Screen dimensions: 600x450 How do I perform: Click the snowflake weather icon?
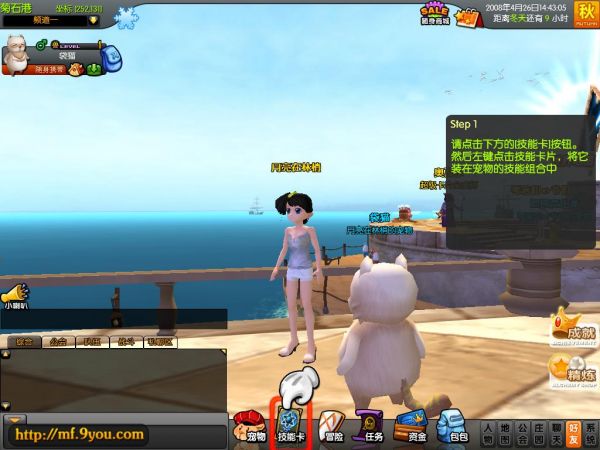[x=127, y=17]
